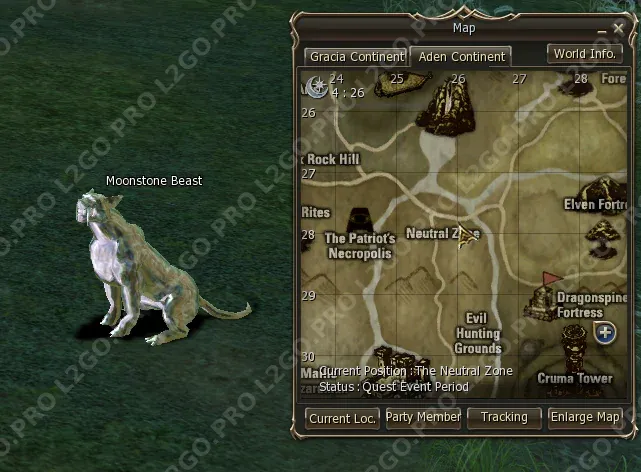
Task: Minimize the Map window
Action: (602, 31)
